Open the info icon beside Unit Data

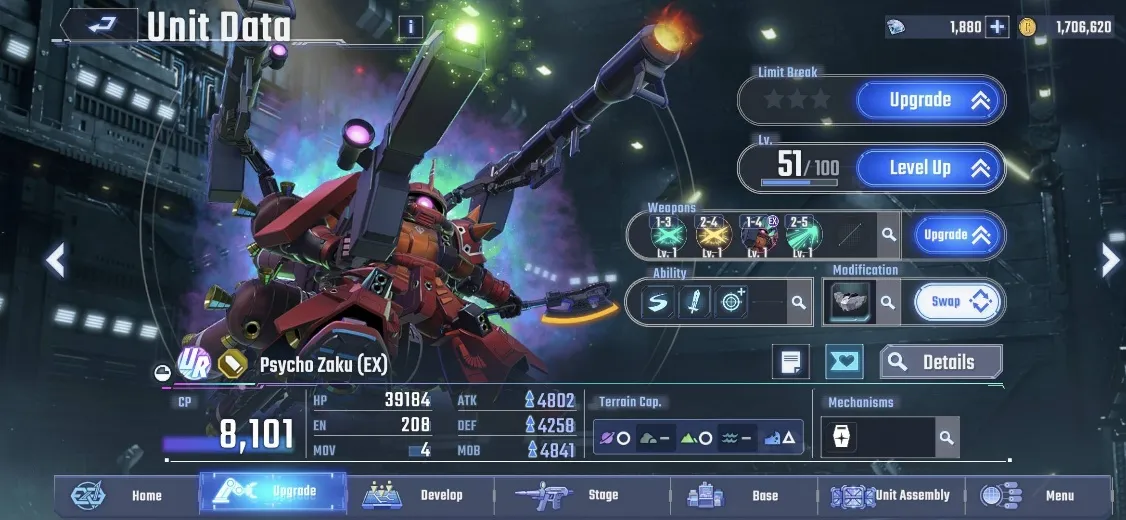[x=410, y=27]
